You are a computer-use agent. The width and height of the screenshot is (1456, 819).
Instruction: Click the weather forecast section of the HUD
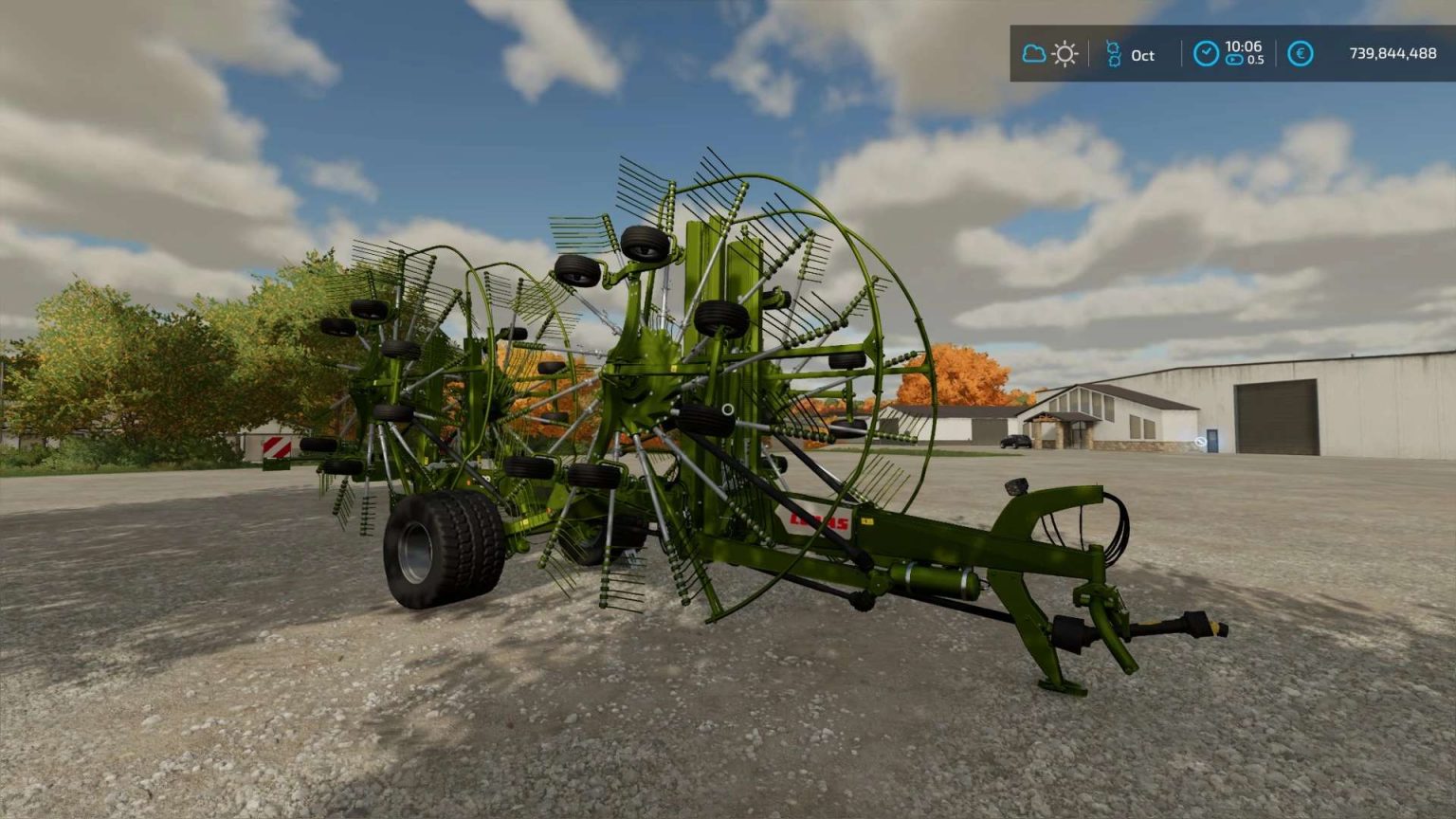pos(1048,52)
